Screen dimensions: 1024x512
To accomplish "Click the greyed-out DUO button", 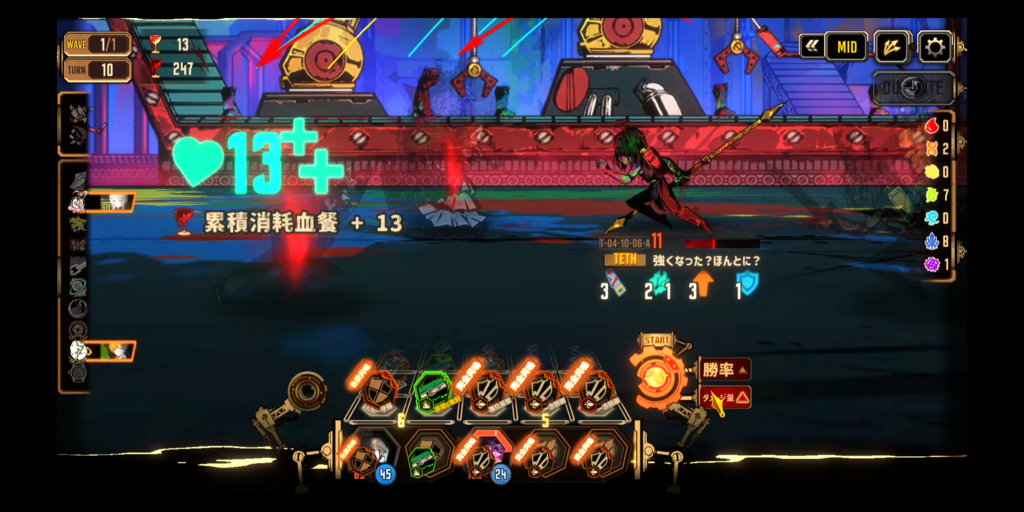I will [909, 88].
